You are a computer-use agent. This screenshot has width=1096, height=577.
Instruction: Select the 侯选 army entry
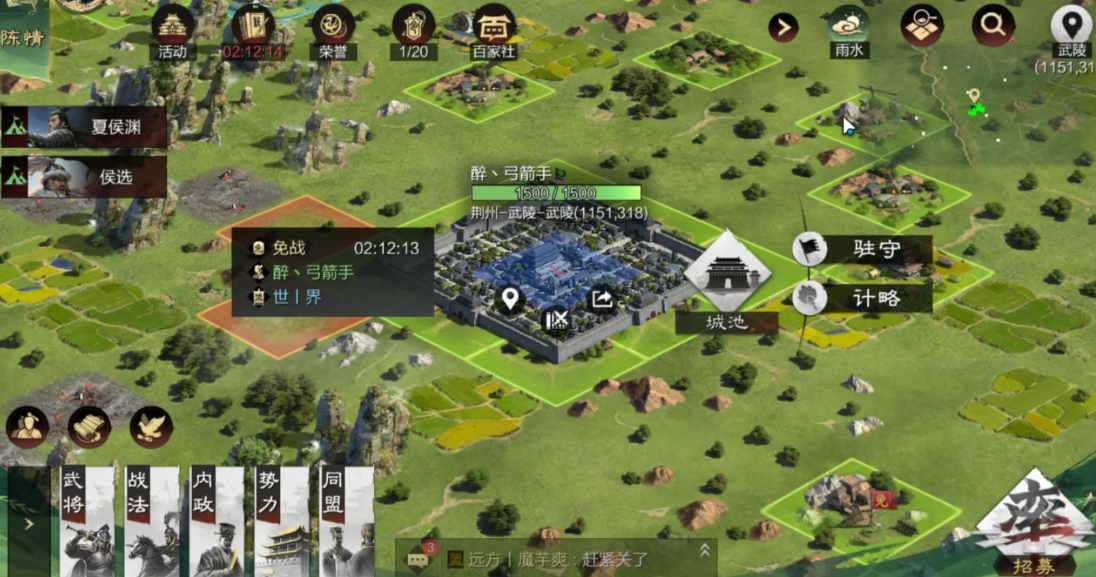[85, 177]
